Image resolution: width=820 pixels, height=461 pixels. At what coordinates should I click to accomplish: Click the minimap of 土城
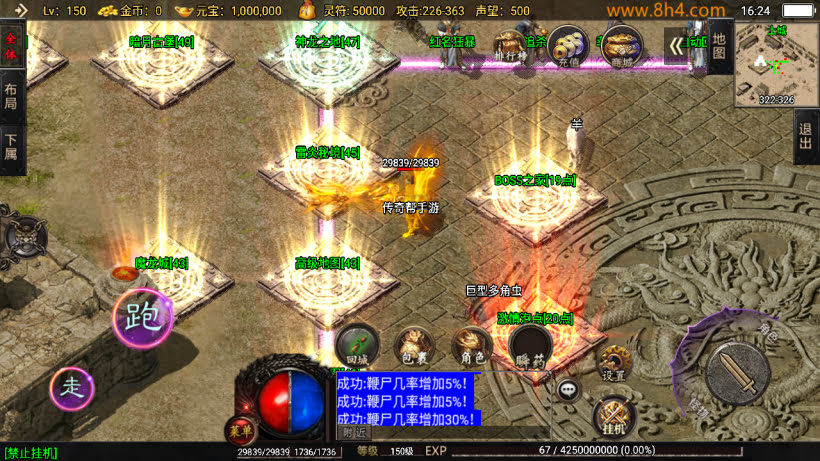click(x=776, y=64)
